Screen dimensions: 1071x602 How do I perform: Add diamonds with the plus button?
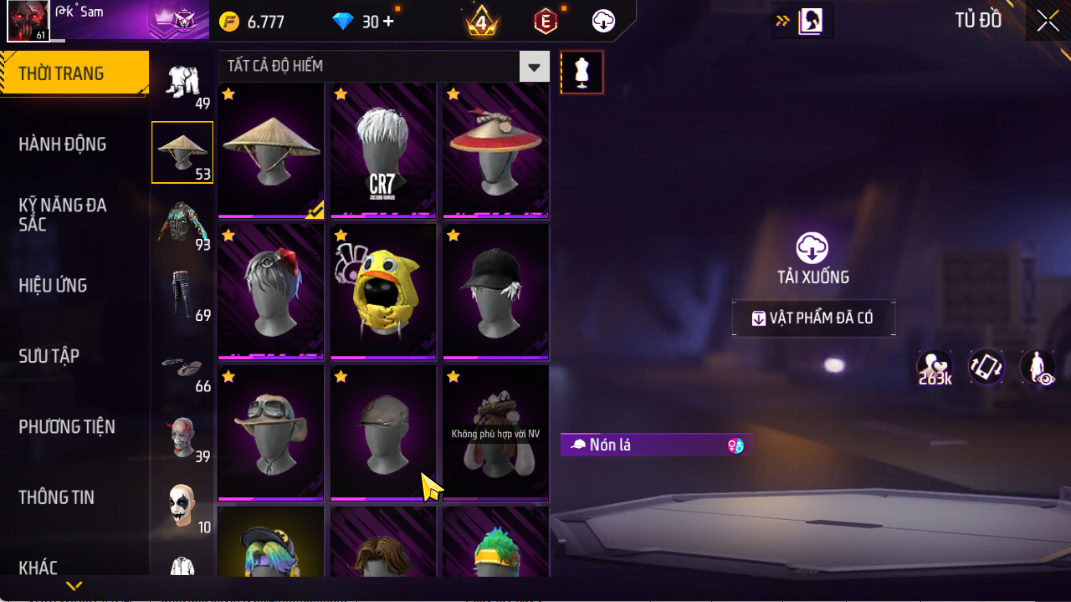(388, 21)
